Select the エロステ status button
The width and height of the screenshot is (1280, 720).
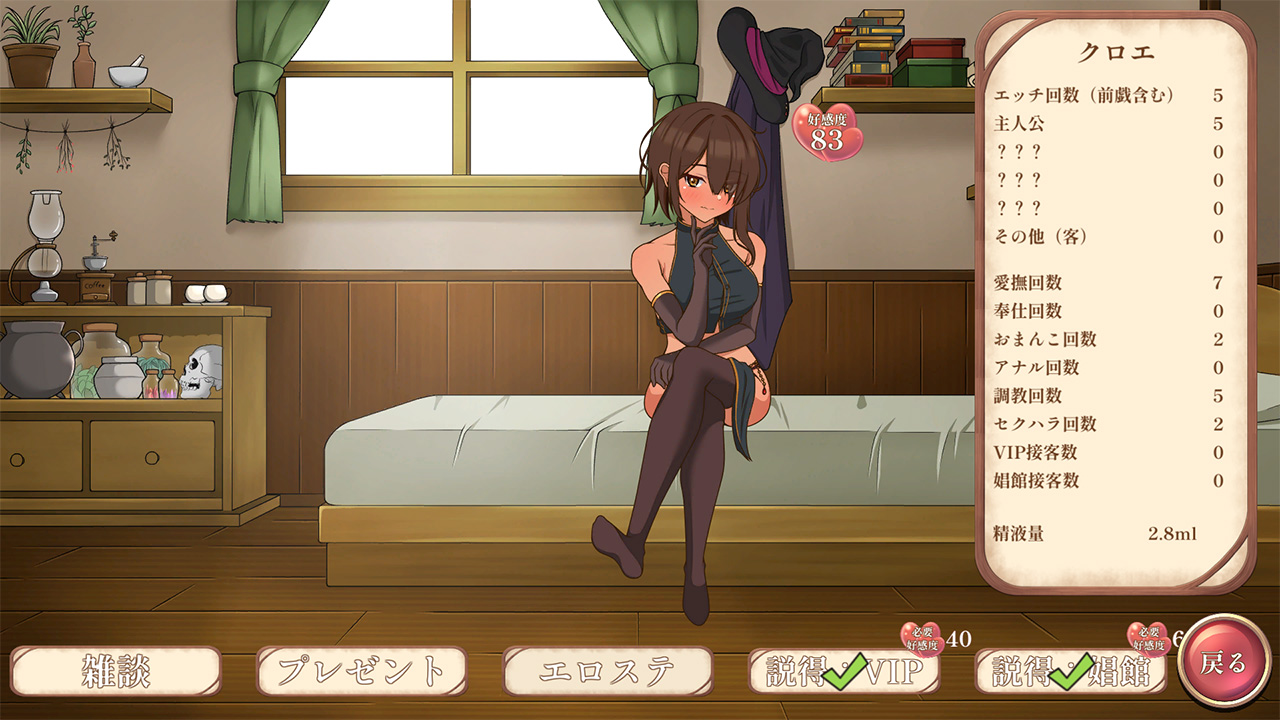(x=608, y=671)
